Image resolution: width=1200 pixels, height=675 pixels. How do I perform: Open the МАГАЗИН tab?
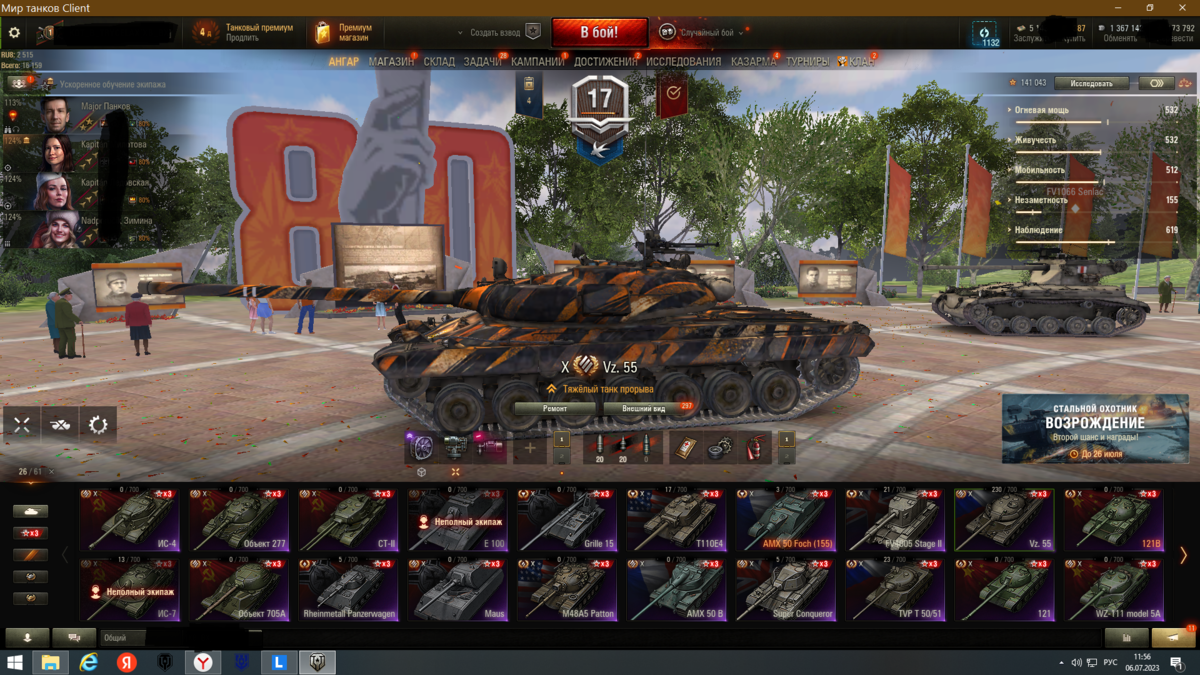pyautogui.click(x=391, y=62)
